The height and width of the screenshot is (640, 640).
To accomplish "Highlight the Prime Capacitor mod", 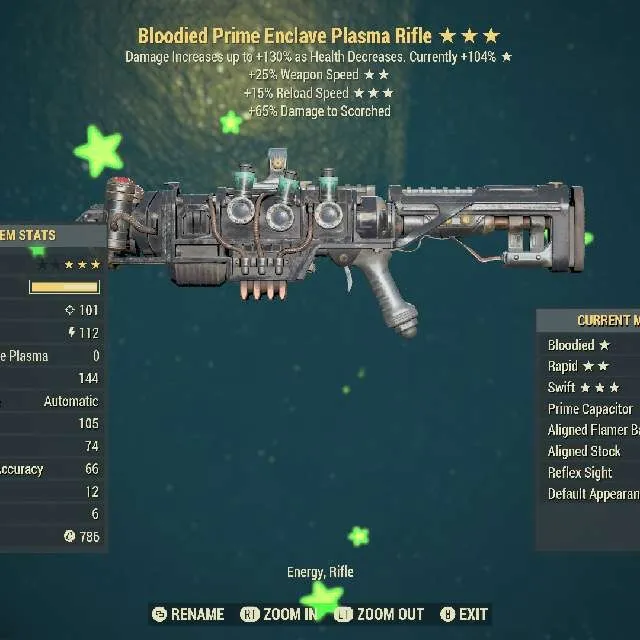I will pyautogui.click(x=590, y=409).
